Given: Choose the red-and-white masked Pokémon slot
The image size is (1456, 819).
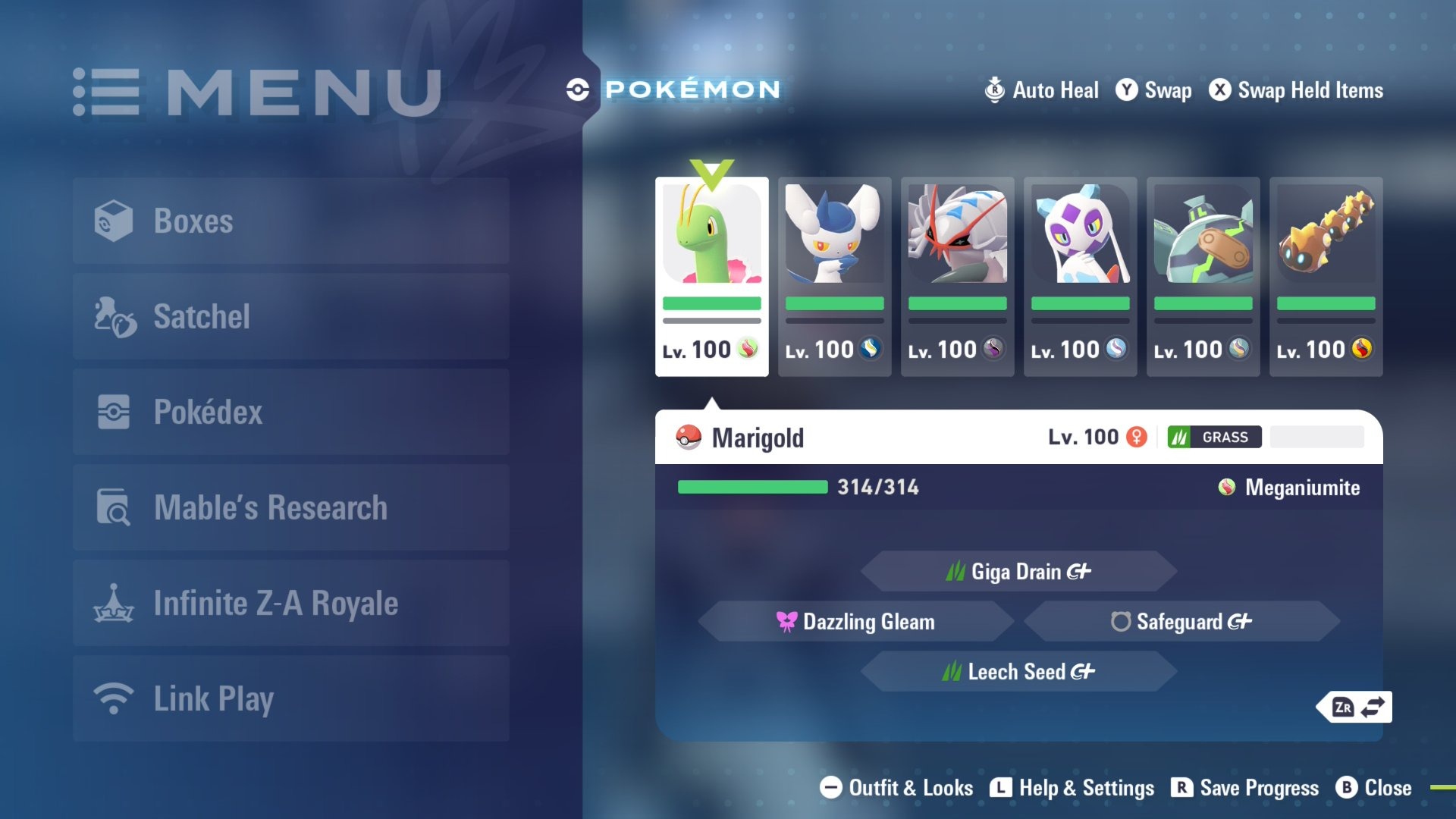Looking at the screenshot, I should [957, 276].
